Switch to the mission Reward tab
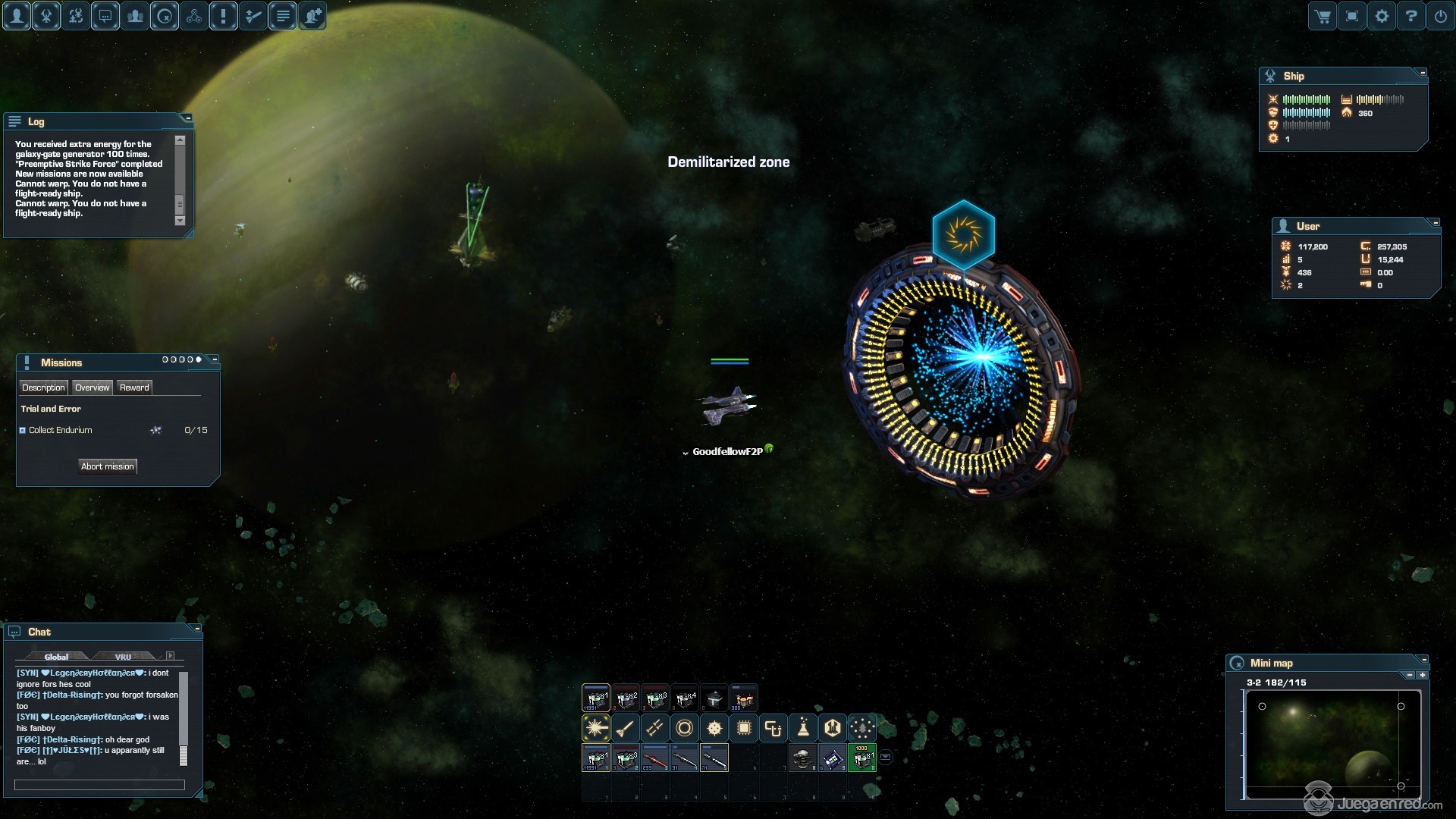The image size is (1456, 819). point(134,388)
